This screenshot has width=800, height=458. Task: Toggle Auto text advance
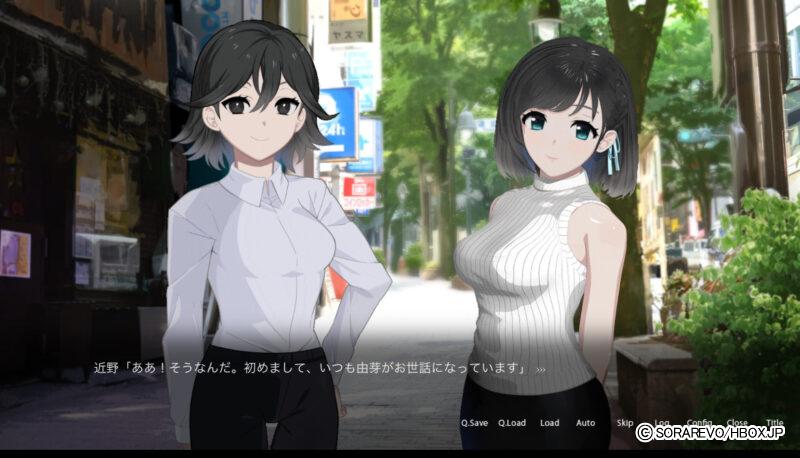click(586, 423)
